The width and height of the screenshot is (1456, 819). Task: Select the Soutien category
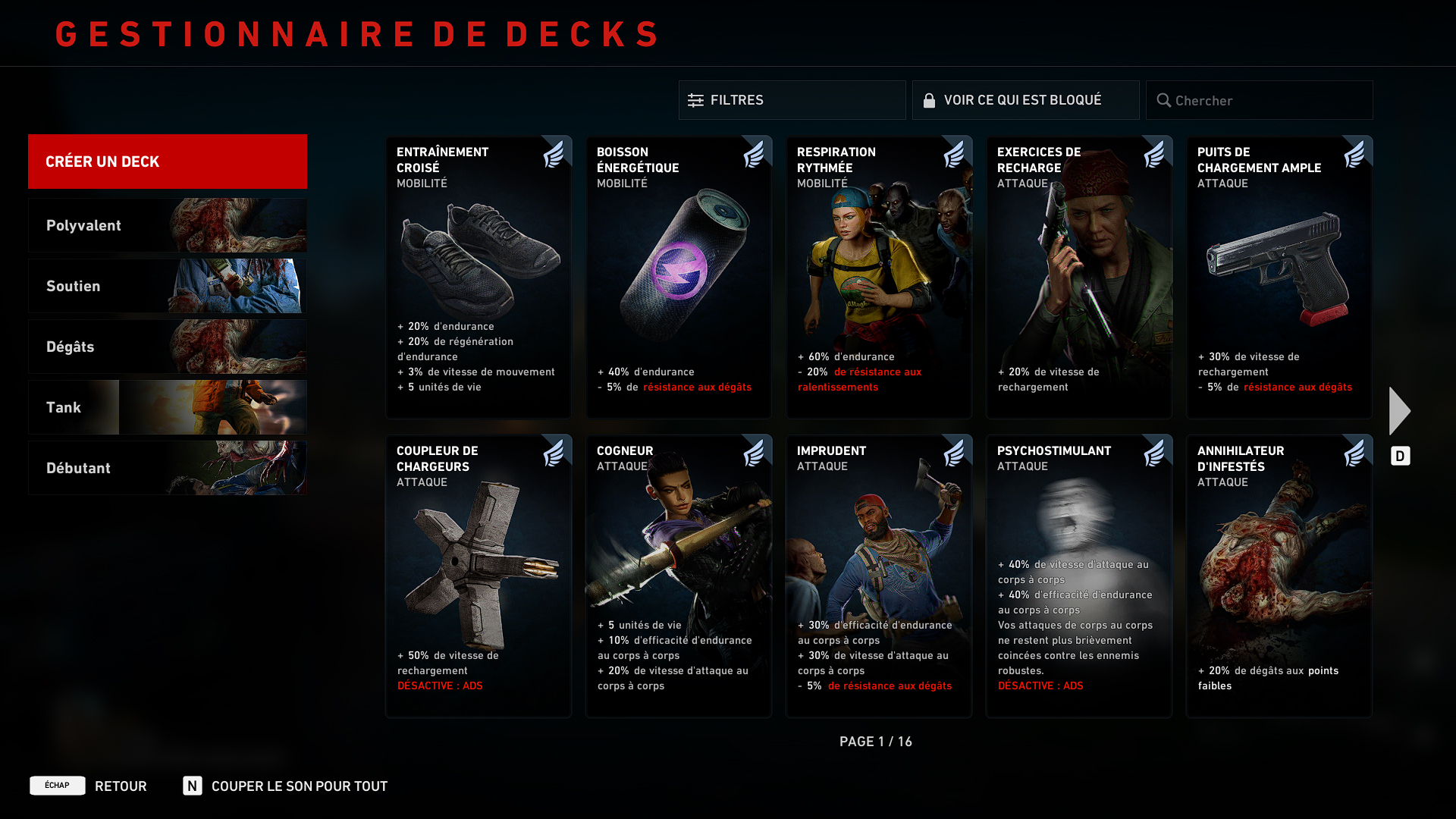[167, 286]
